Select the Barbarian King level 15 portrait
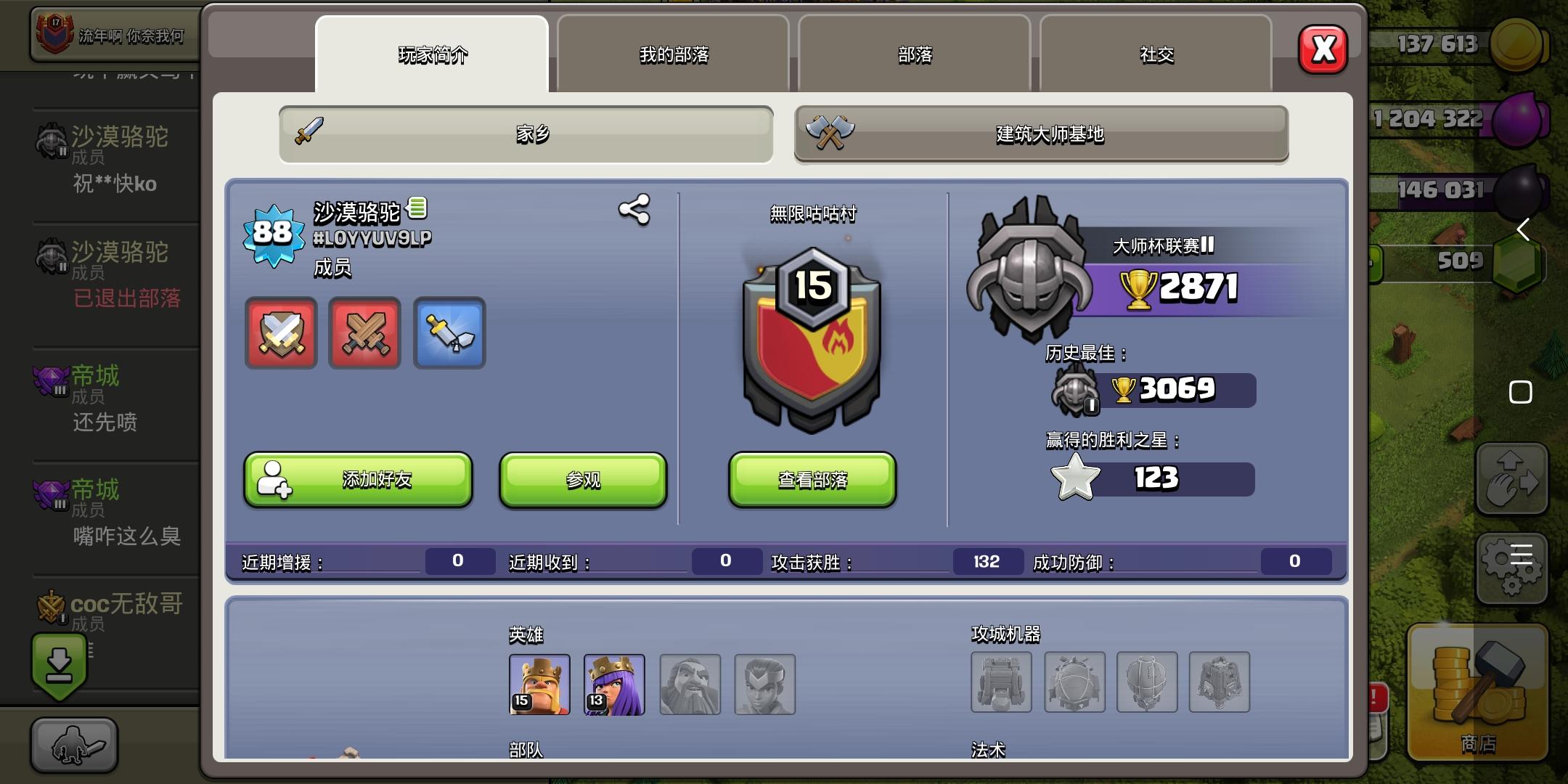Viewport: 1568px width, 784px height. [x=540, y=683]
